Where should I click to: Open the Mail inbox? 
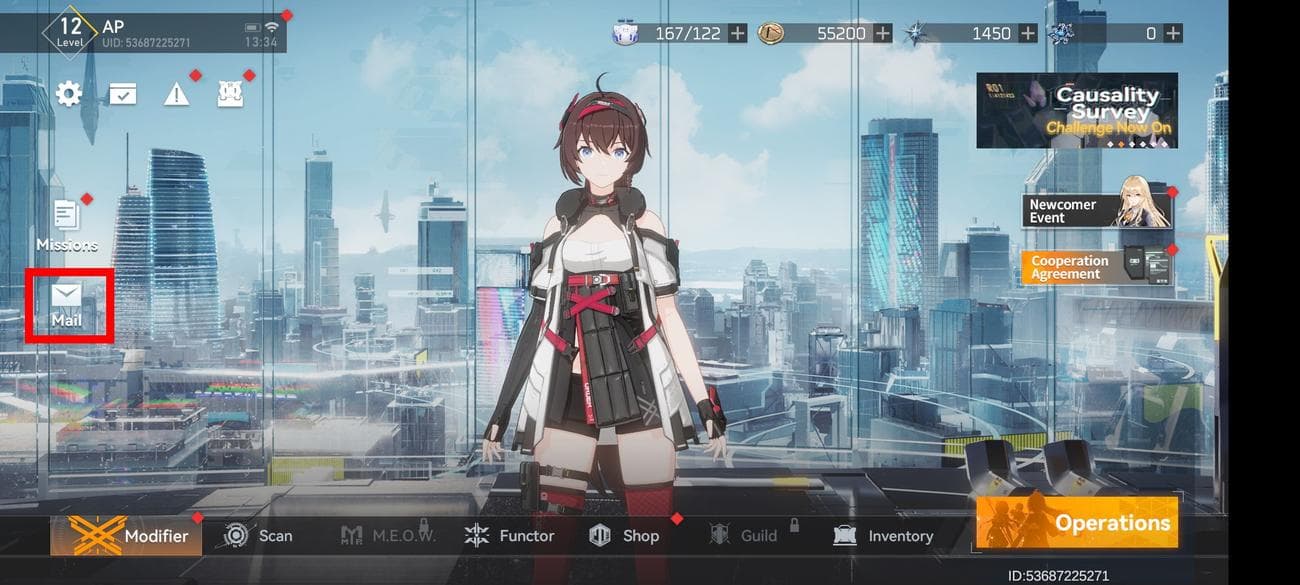coord(67,304)
